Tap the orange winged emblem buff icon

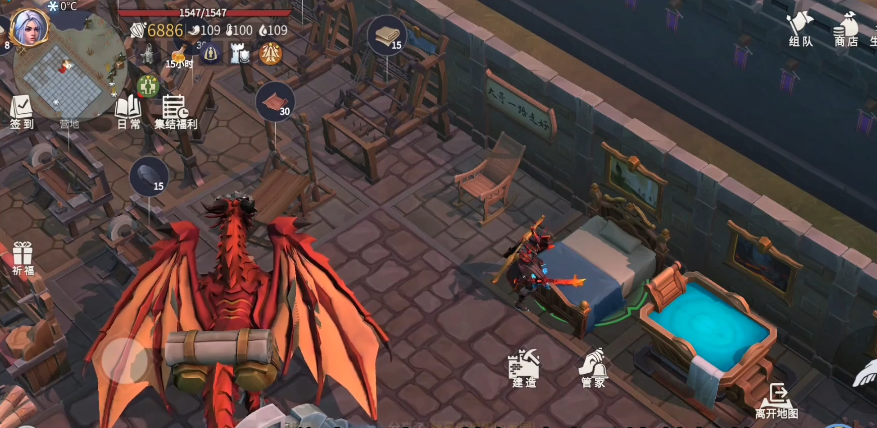pos(270,54)
